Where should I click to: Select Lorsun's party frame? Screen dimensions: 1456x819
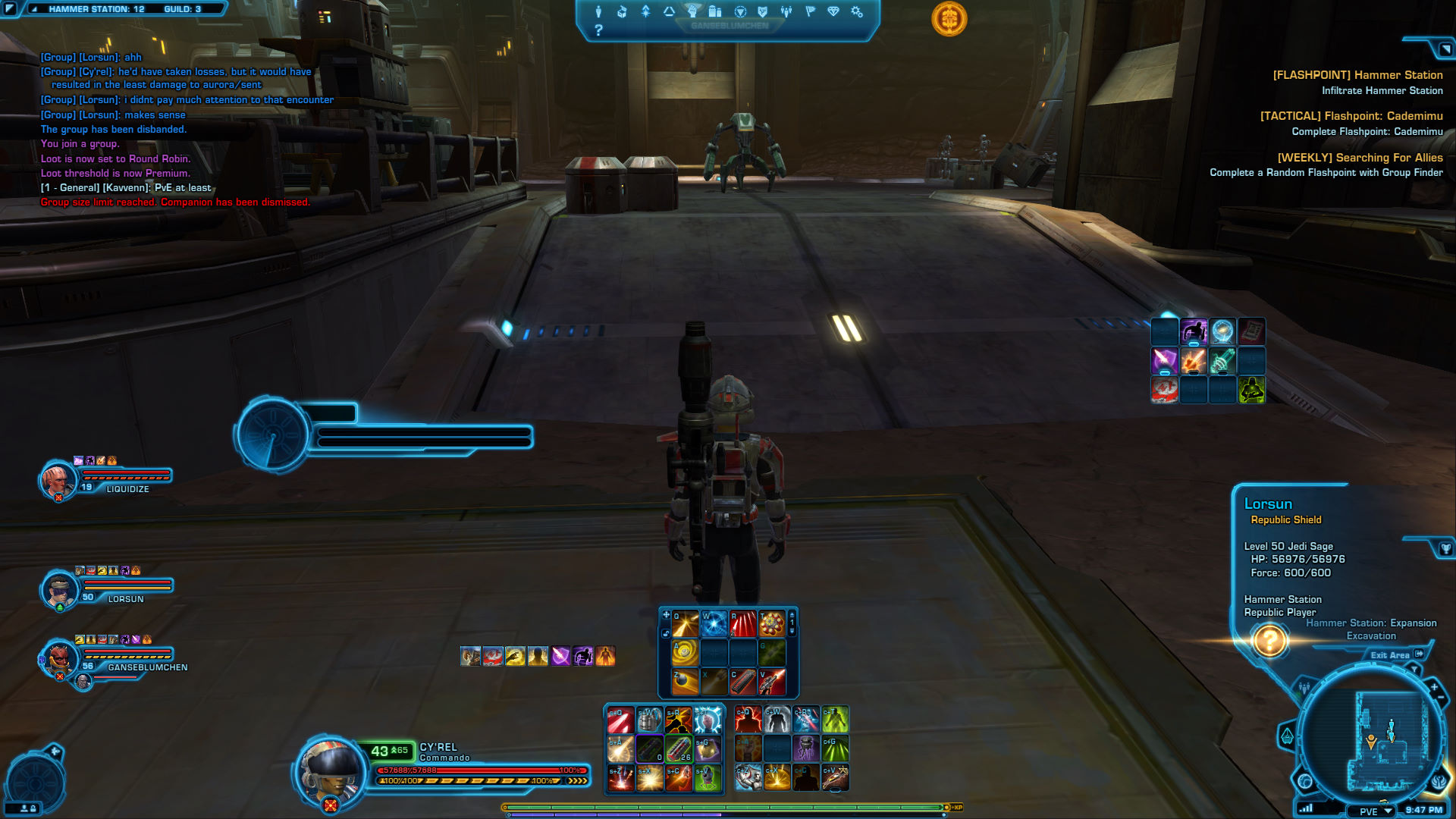[x=106, y=588]
